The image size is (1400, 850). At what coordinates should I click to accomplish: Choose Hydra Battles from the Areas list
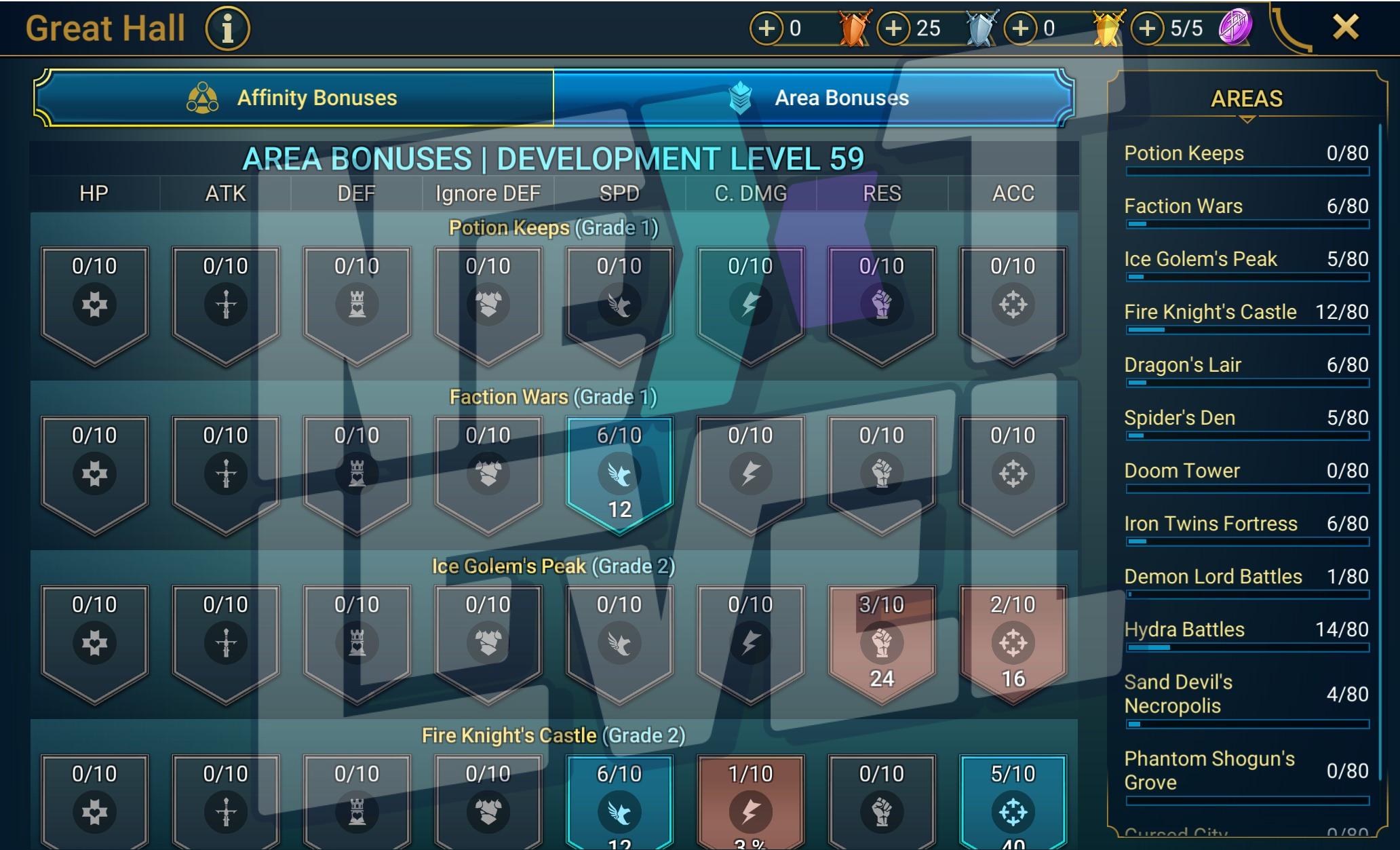coord(1246,630)
